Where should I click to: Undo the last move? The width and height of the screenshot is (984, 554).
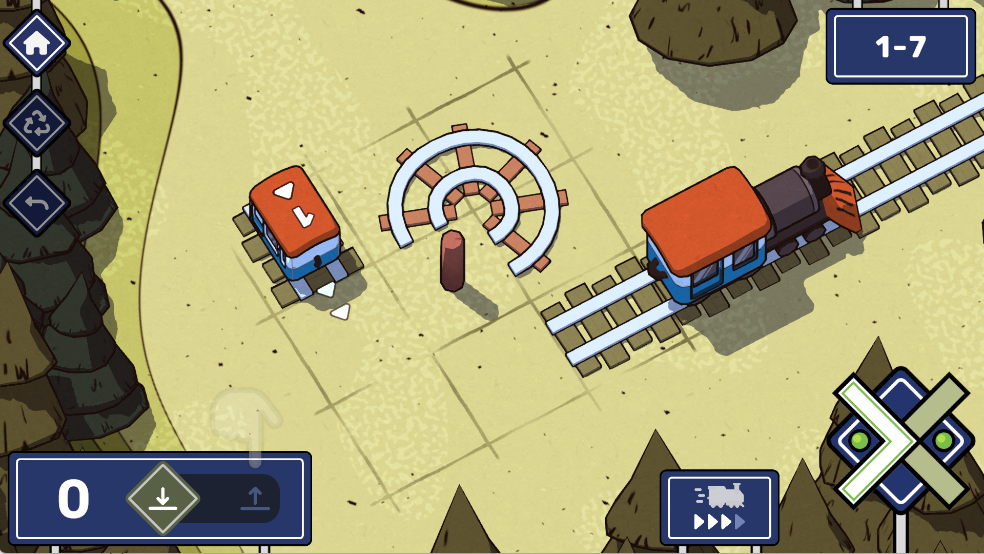coord(36,203)
